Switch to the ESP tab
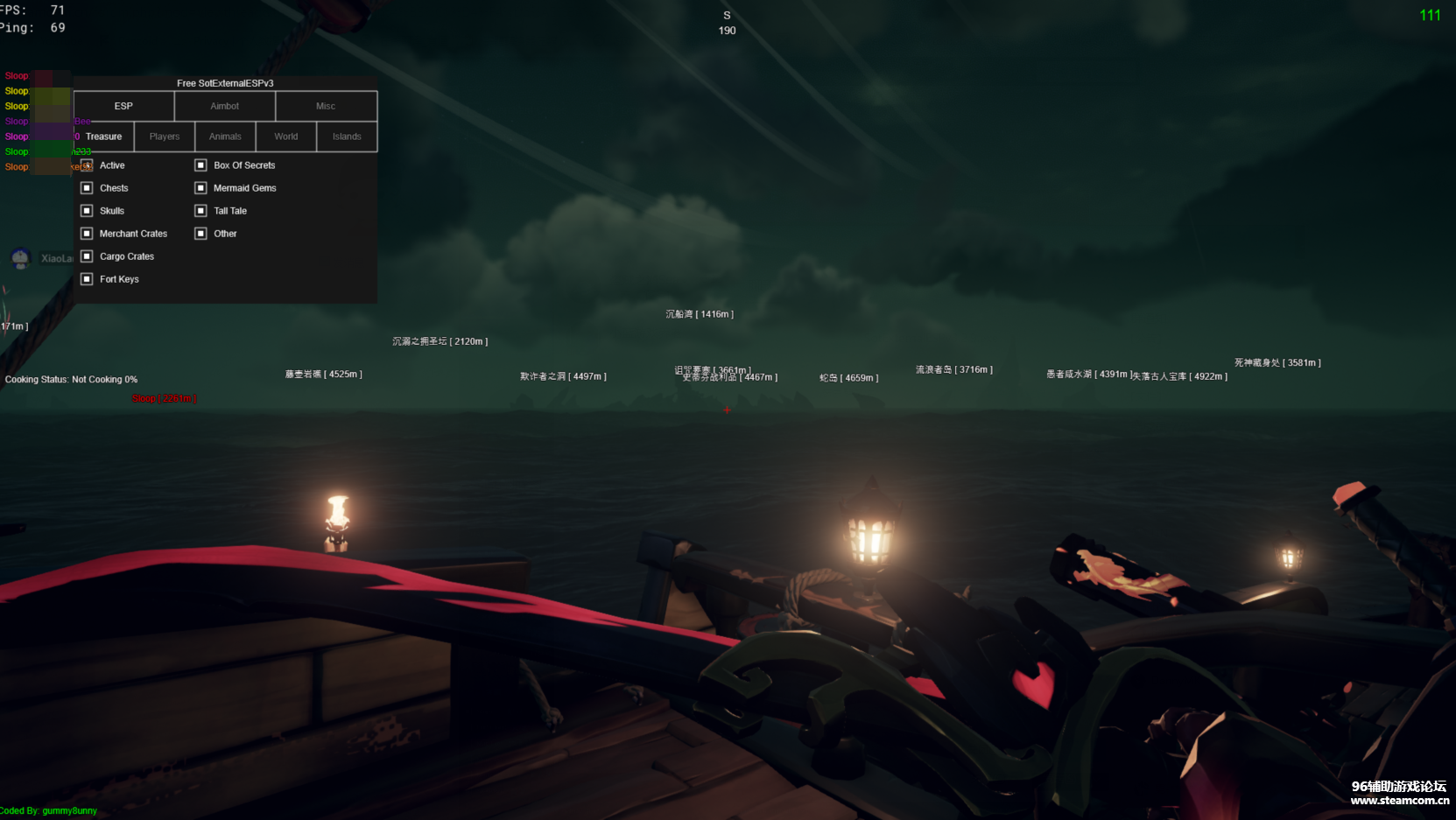 tap(123, 106)
